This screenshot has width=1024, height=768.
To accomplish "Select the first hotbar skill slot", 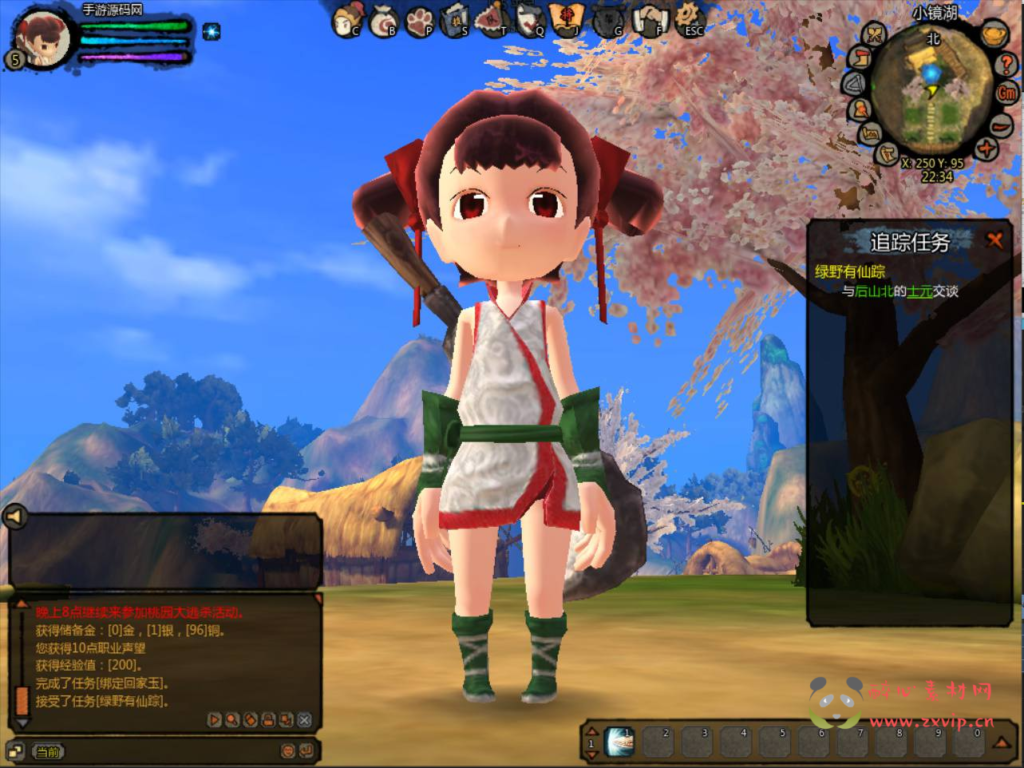I will click(x=619, y=741).
